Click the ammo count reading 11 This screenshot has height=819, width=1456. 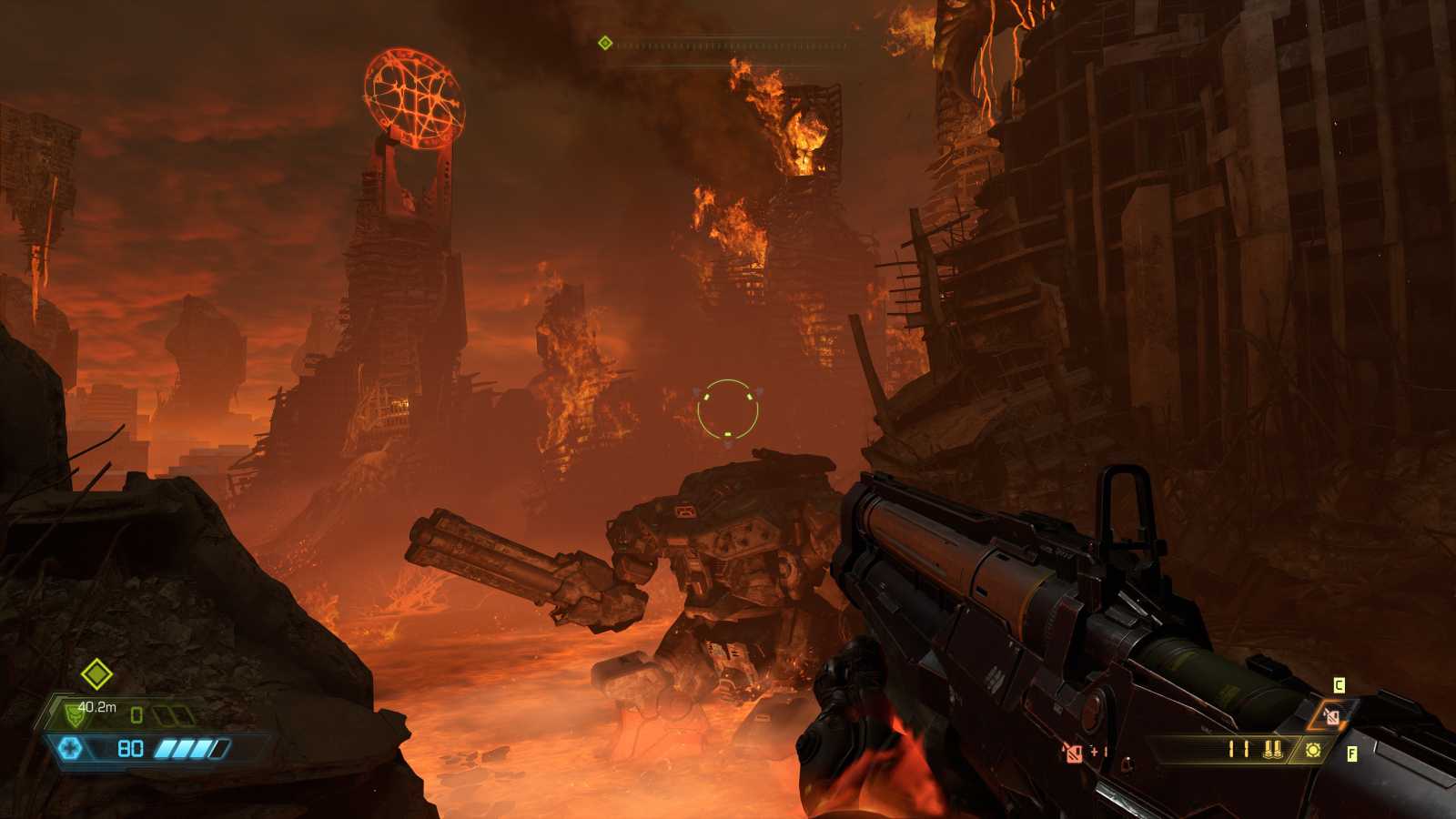coord(1239,749)
